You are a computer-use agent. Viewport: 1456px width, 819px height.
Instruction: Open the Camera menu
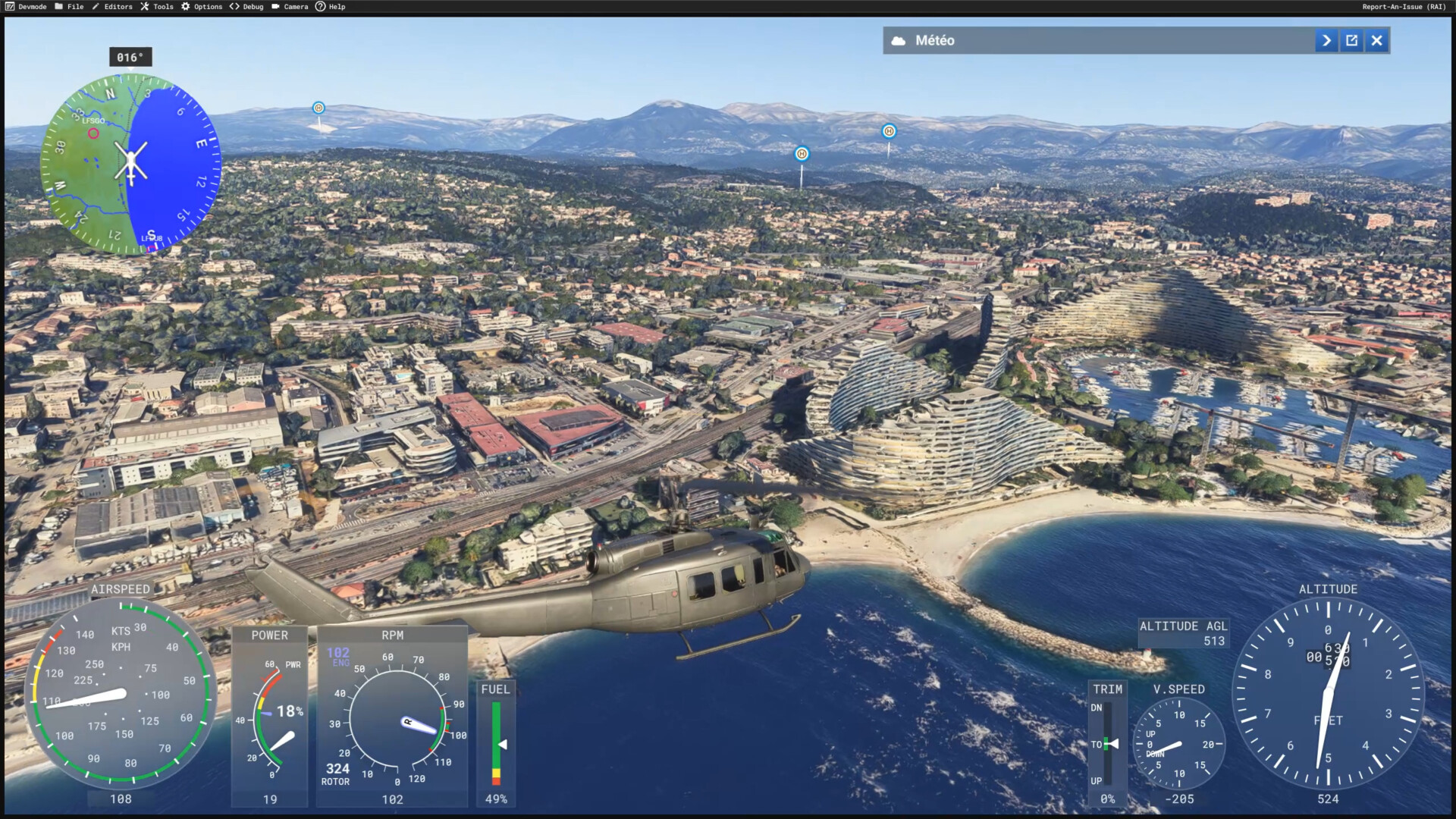[290, 7]
